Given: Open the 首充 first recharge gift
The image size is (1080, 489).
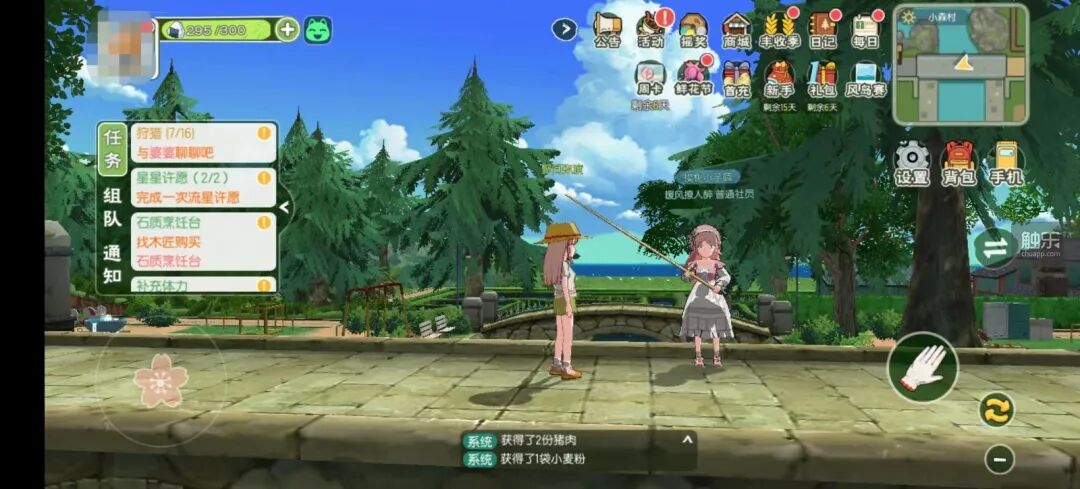Looking at the screenshot, I should click(737, 76).
